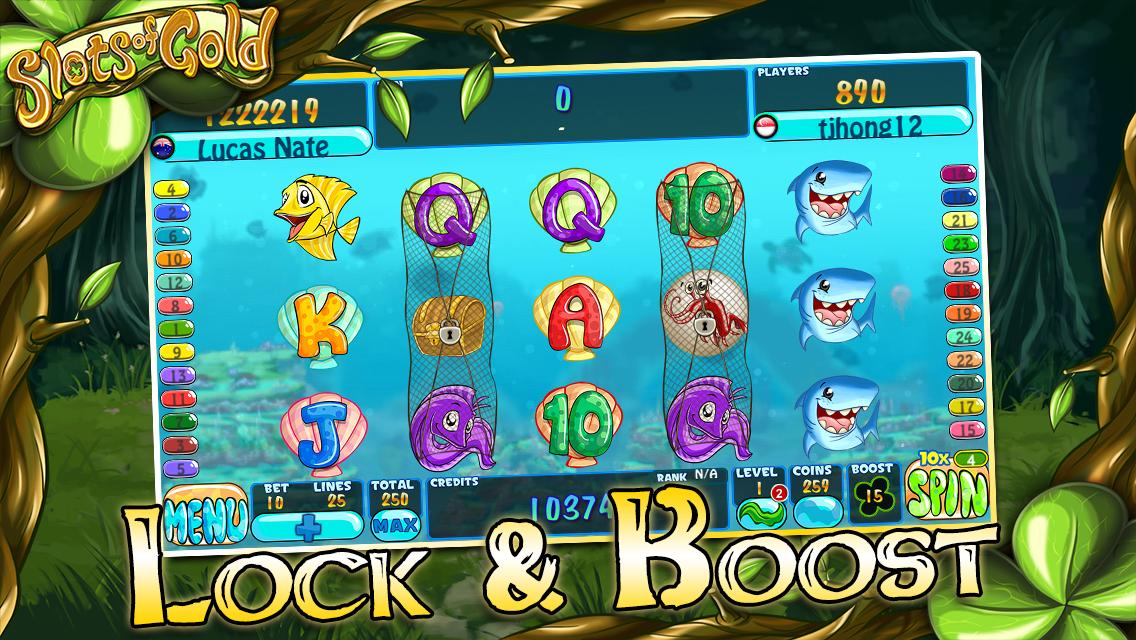Set the bet to MAX
This screenshot has height=640, width=1136.
click(x=393, y=523)
